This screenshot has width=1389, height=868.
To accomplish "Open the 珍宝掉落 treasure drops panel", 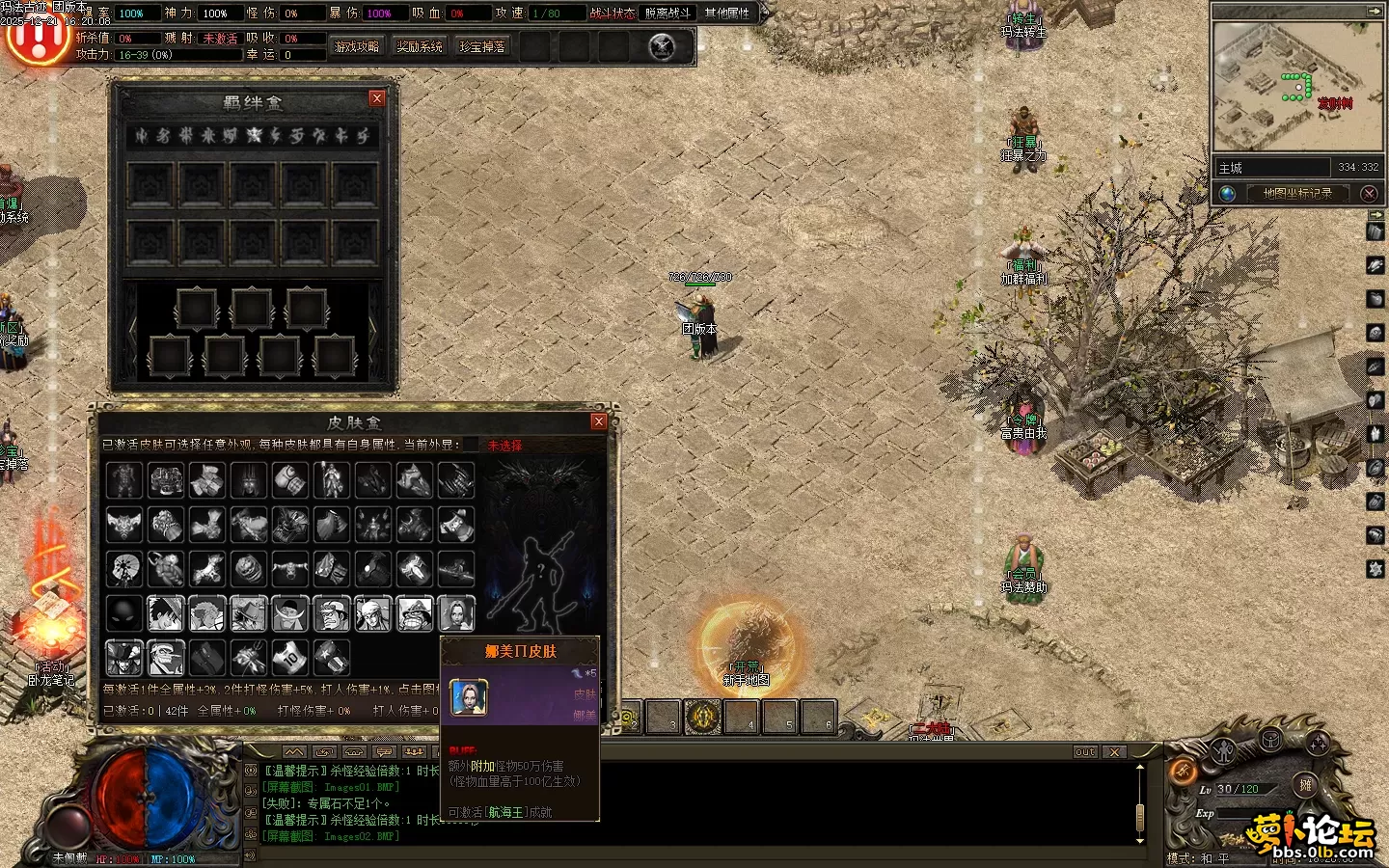I will click(482, 46).
